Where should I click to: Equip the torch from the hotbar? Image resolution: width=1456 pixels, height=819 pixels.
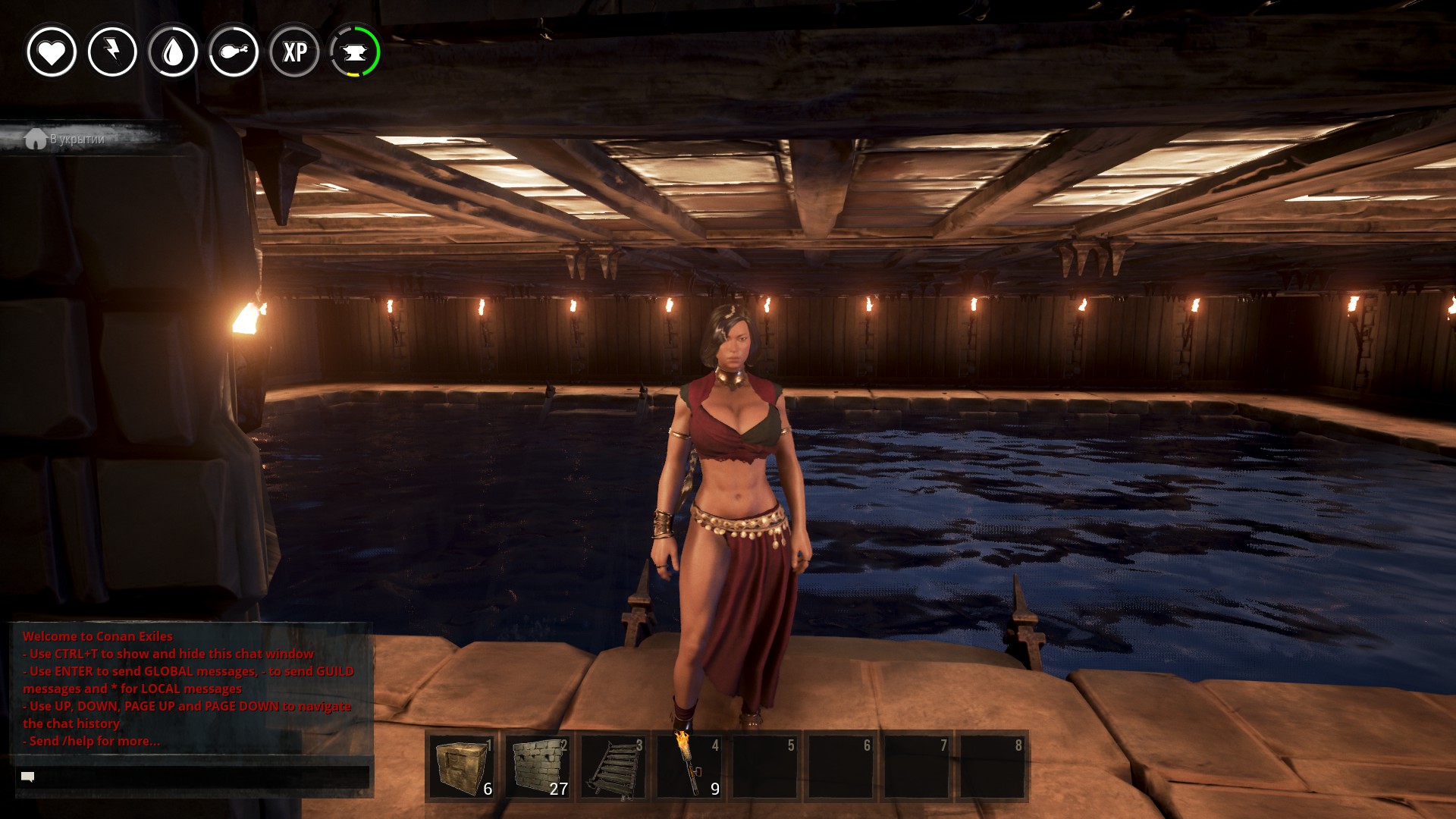tap(689, 767)
